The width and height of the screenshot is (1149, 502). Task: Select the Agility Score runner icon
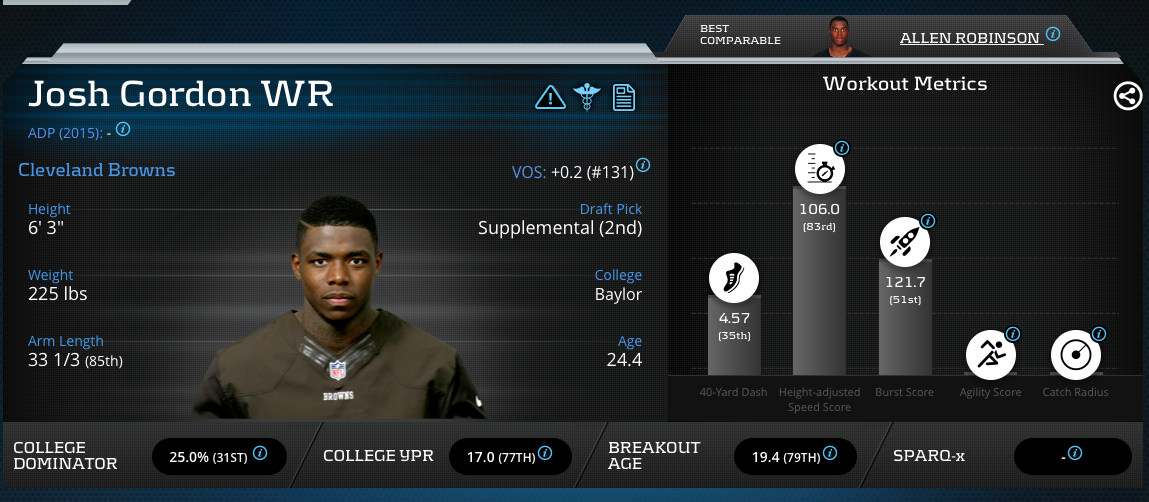click(x=991, y=354)
